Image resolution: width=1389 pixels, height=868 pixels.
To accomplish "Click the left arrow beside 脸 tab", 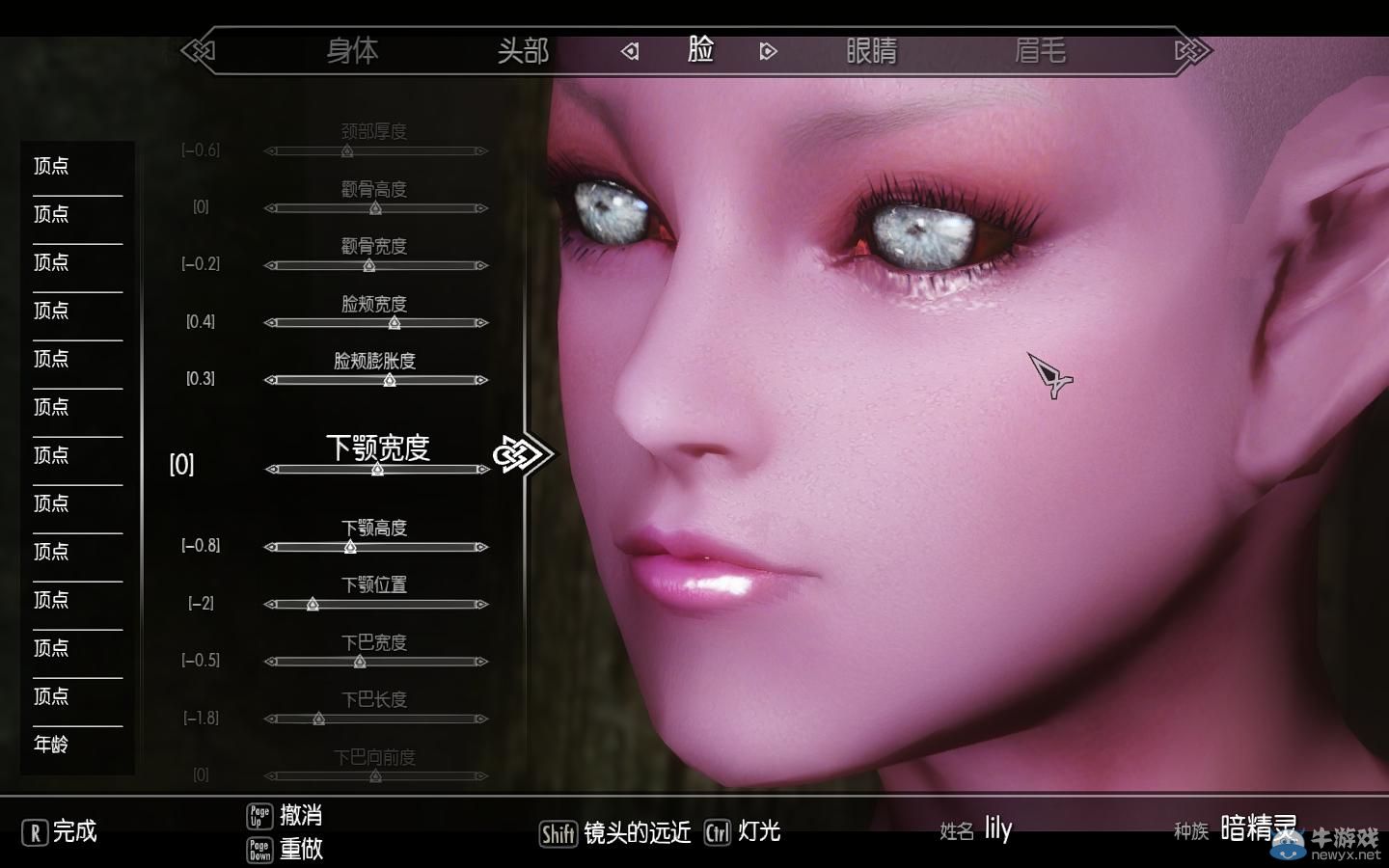I will [x=632, y=51].
